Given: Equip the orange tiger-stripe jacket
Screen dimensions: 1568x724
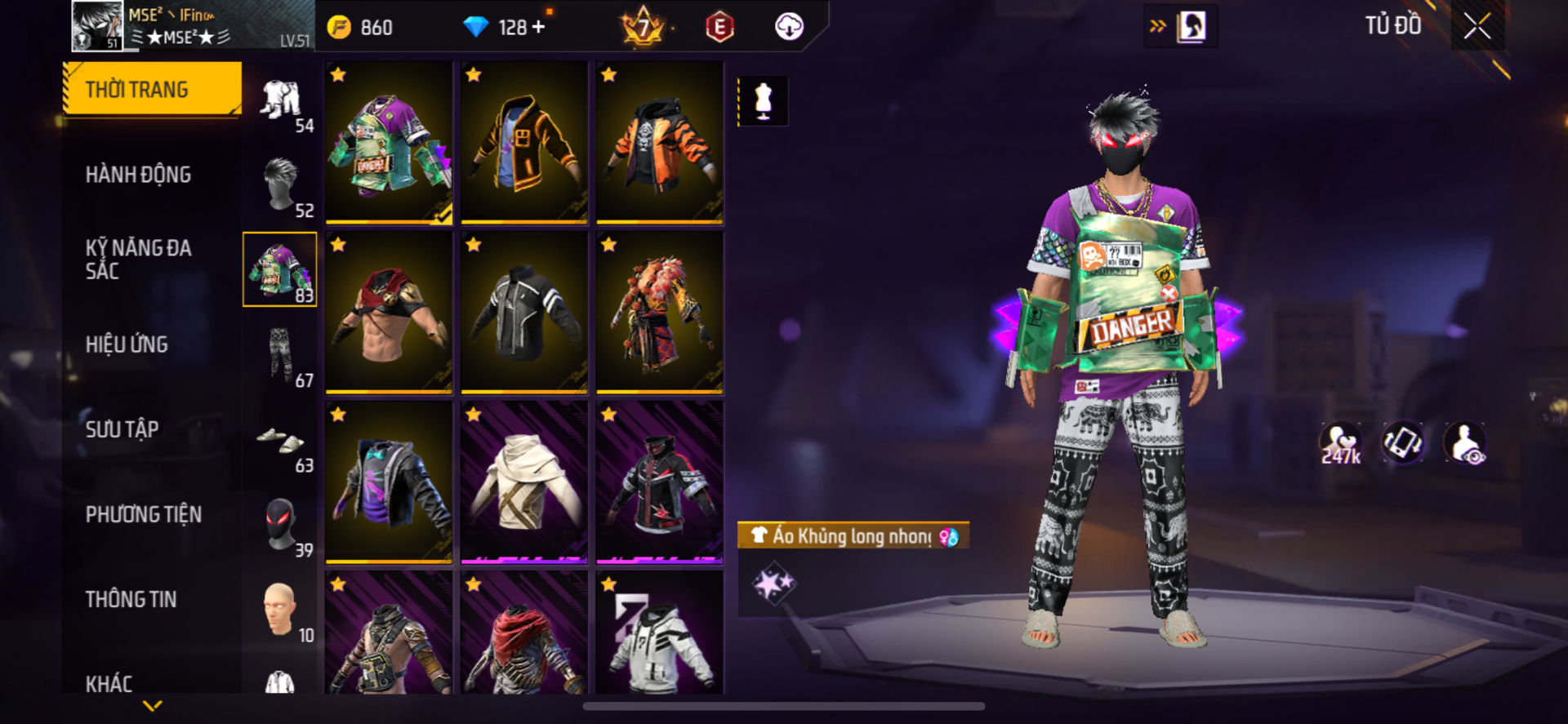Looking at the screenshot, I should pyautogui.click(x=659, y=141).
